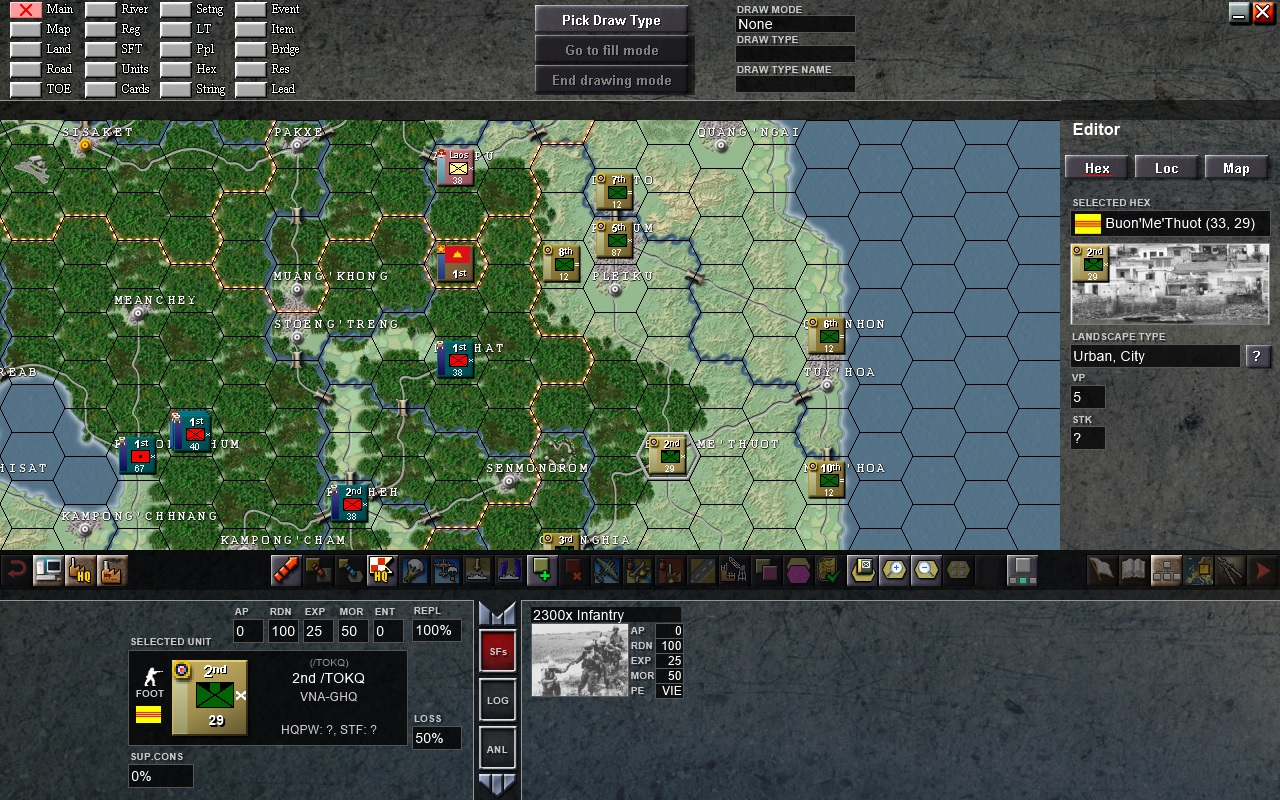
Task: Toggle the checkered HQ overlay display
Action: click(x=380, y=570)
